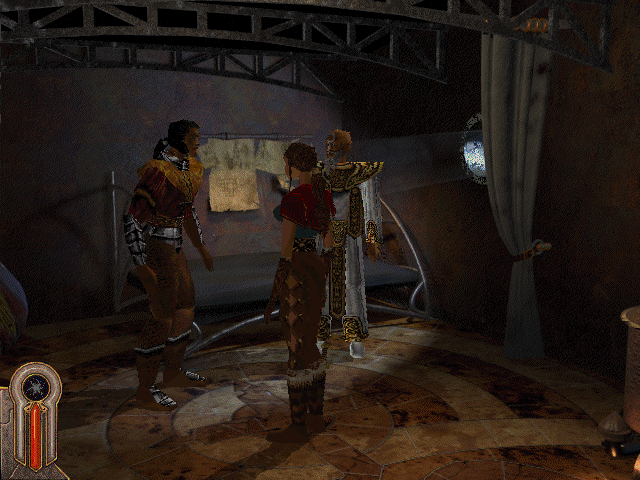Click the star compass orb on the HUD
640x480 pixels.
[x=38, y=390]
